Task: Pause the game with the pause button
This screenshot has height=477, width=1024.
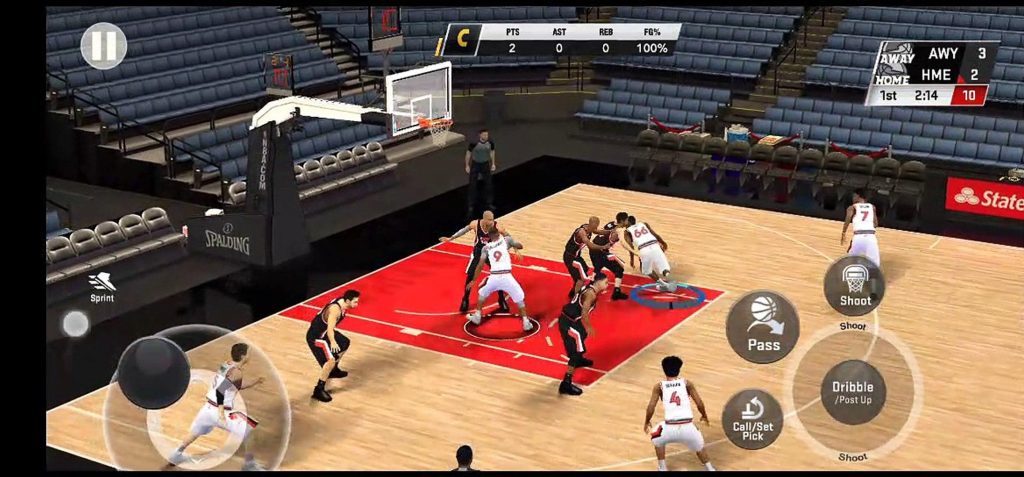Action: (104, 46)
